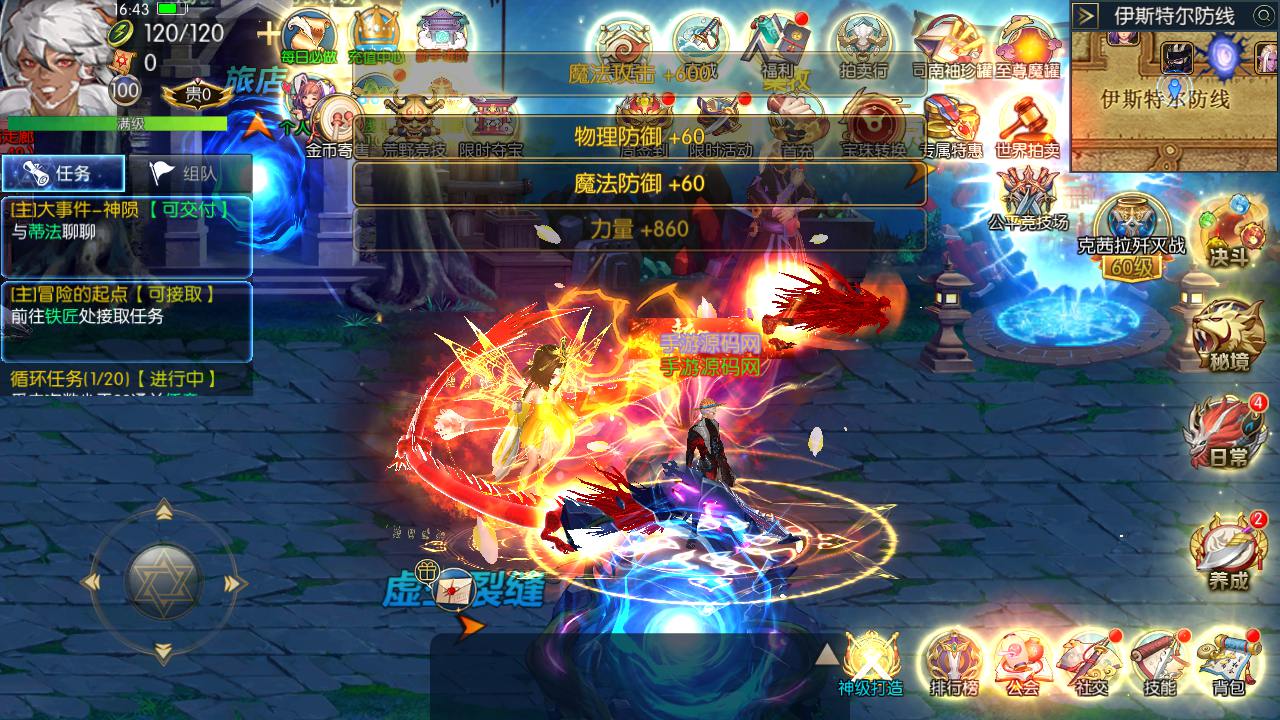Open the 背包 backpack icon

pyautogui.click(x=1228, y=660)
